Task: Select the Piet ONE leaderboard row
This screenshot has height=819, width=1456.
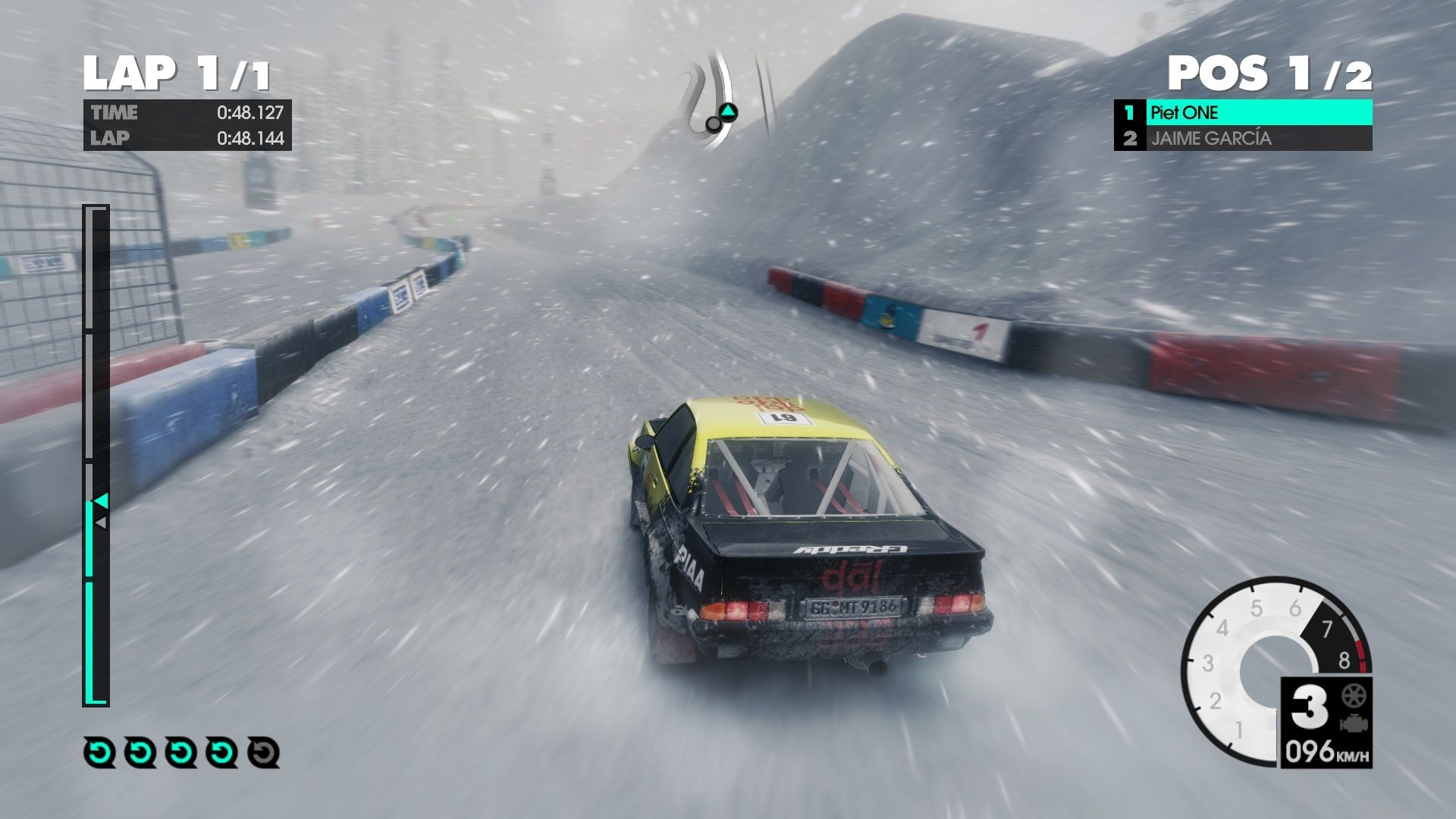Action: tap(1243, 113)
